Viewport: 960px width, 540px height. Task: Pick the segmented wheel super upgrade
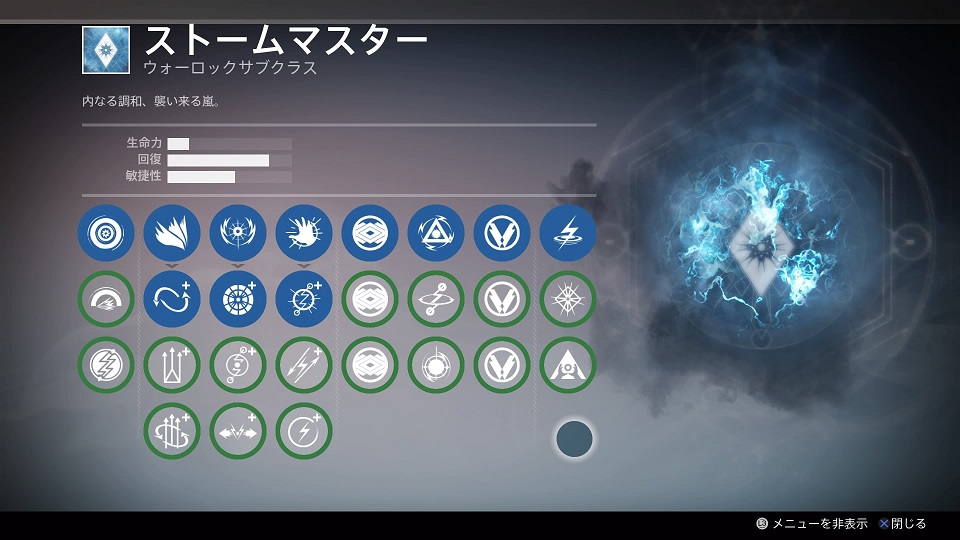[x=238, y=300]
